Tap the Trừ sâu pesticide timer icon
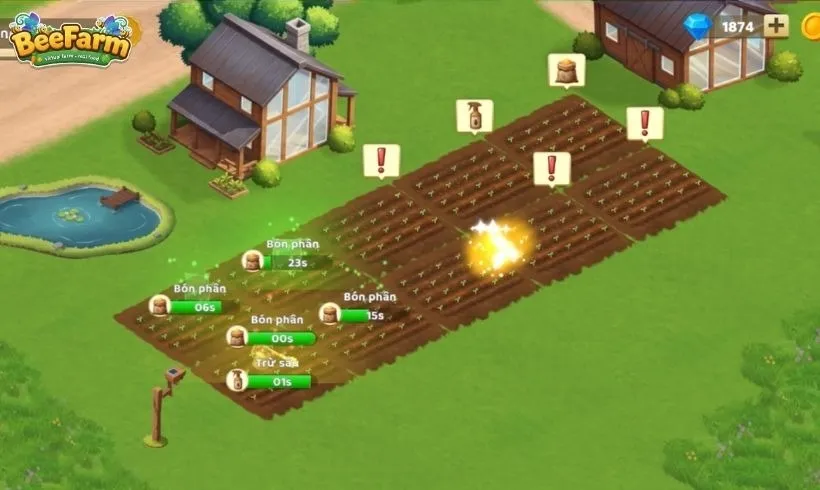The height and width of the screenshot is (490, 820). click(237, 380)
